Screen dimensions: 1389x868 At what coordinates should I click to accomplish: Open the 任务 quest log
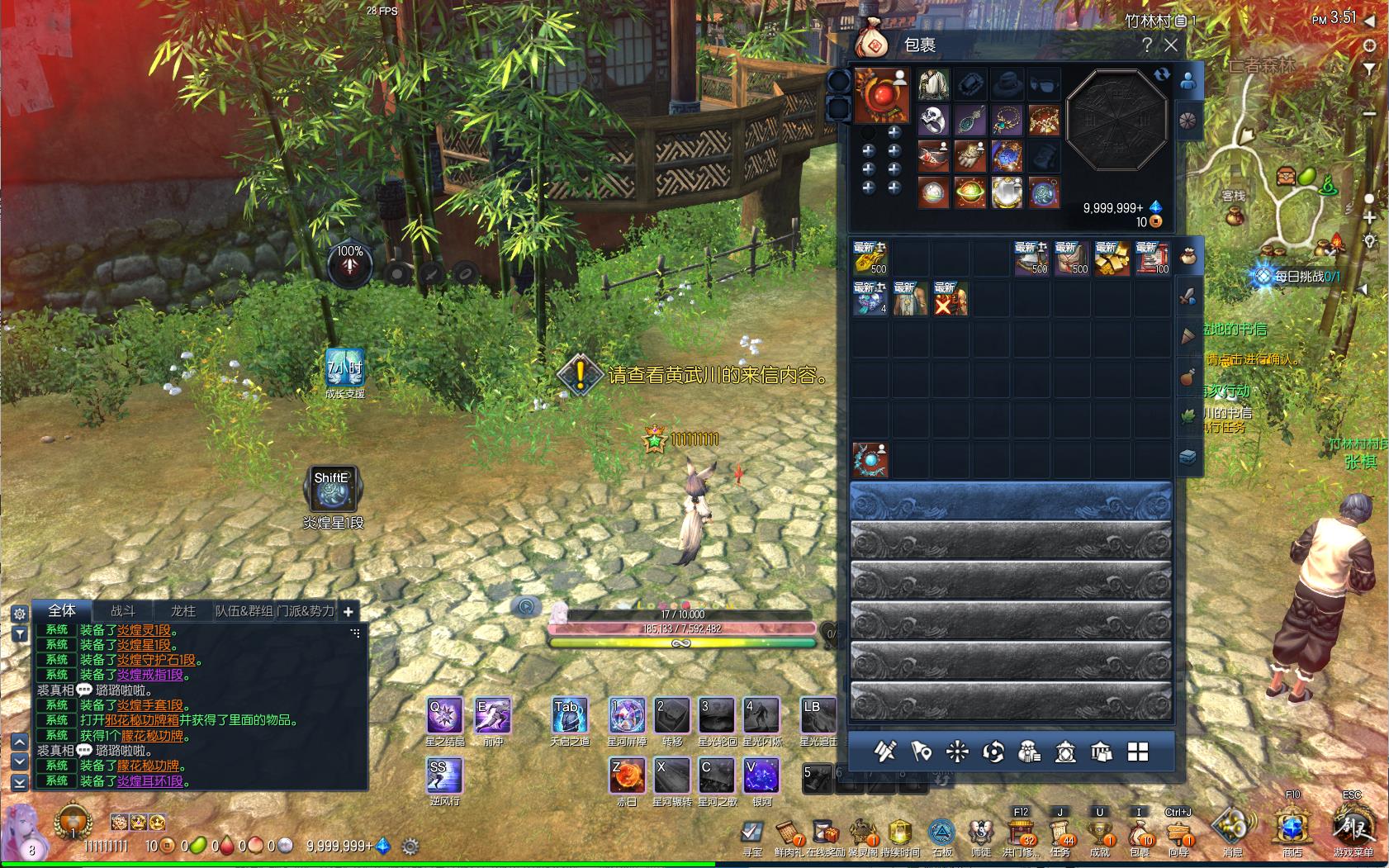1060,831
